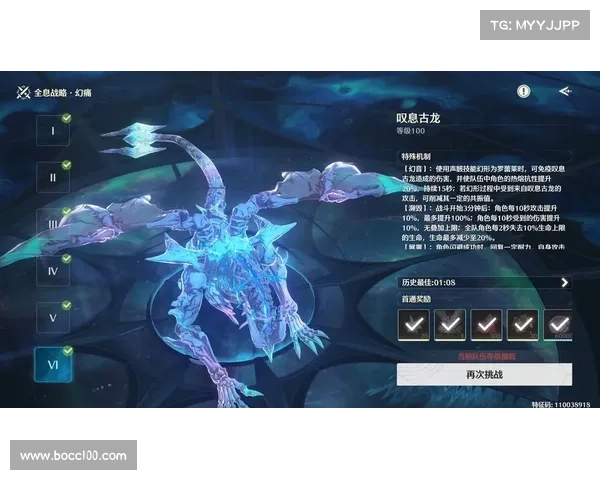Open the exclamation mark info icon

coord(524,91)
